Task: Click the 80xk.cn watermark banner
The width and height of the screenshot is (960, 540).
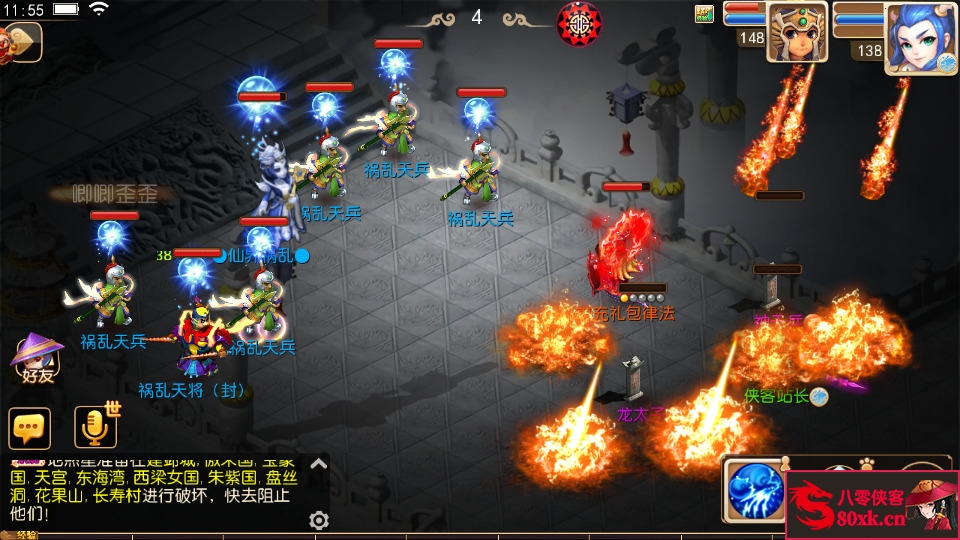Action: click(871, 505)
